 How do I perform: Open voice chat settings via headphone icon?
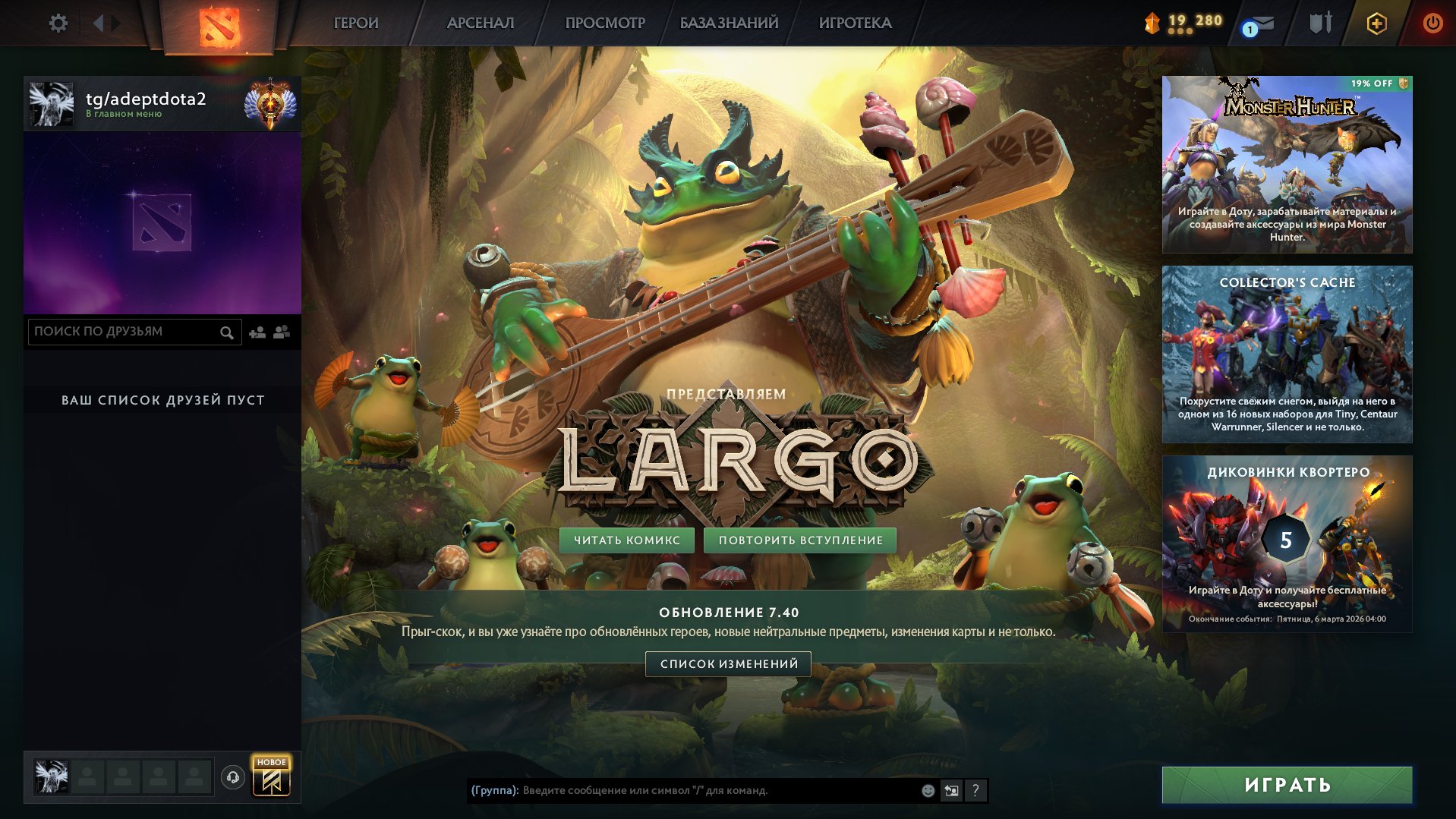point(233,775)
